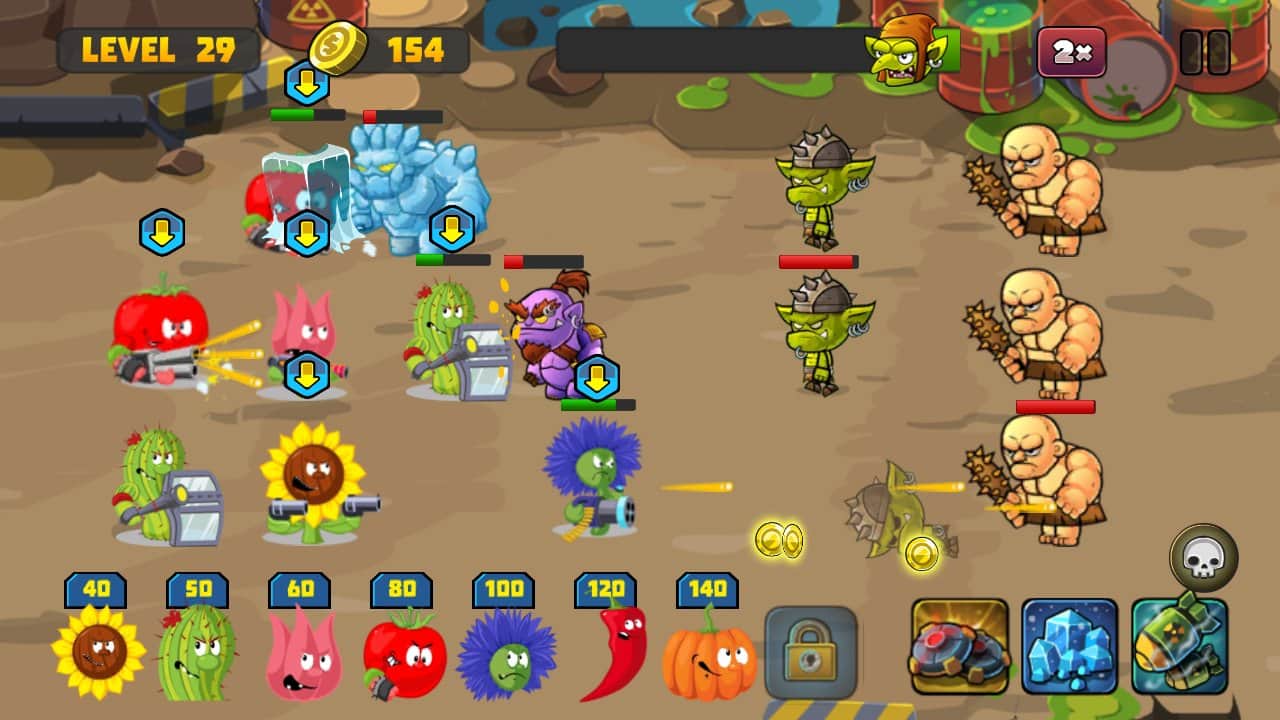The height and width of the screenshot is (720, 1280).
Task: Click the upgrade arrow above the purple warrior
Action: click(596, 376)
